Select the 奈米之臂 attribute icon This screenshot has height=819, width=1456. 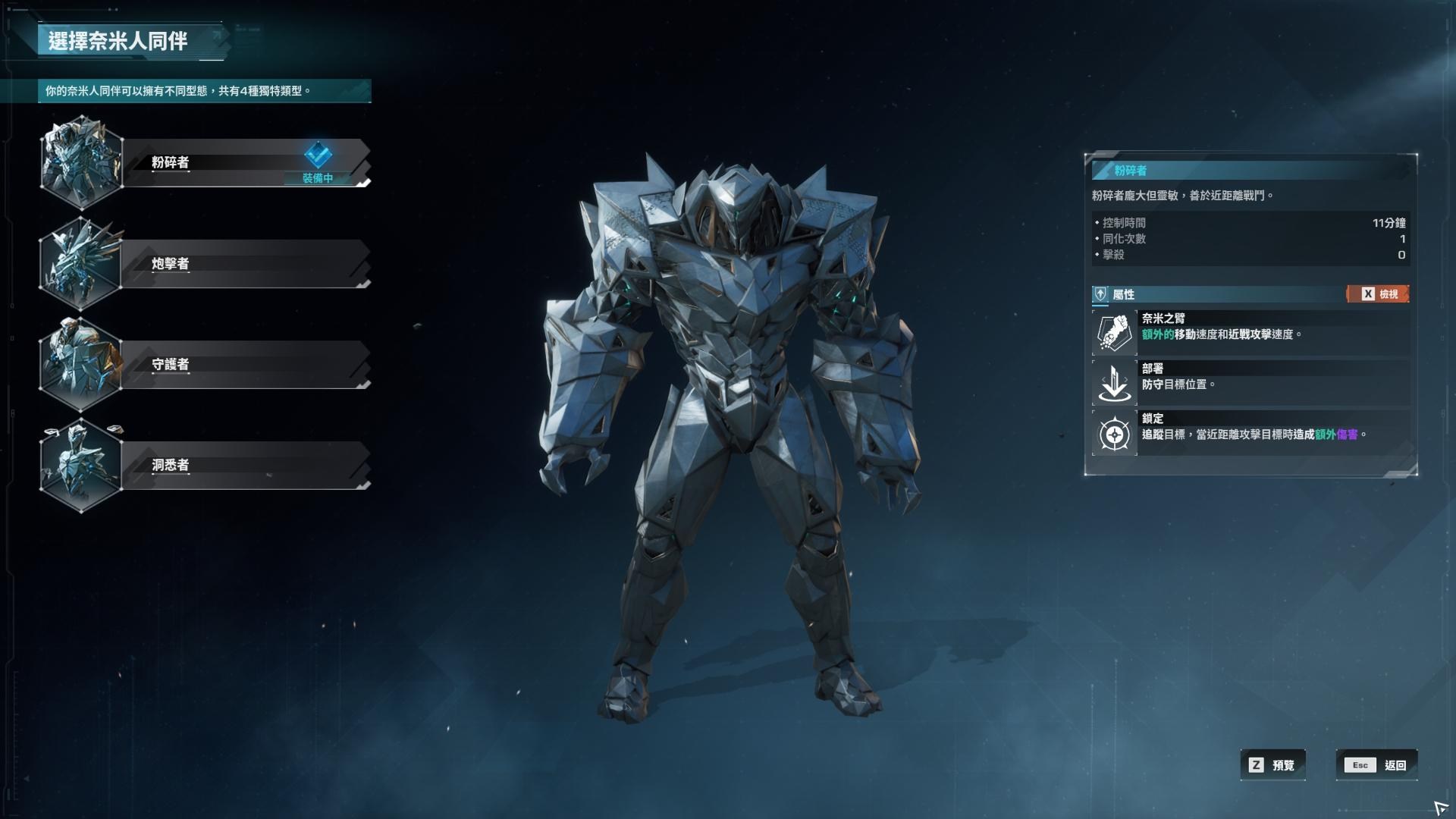pos(1114,333)
